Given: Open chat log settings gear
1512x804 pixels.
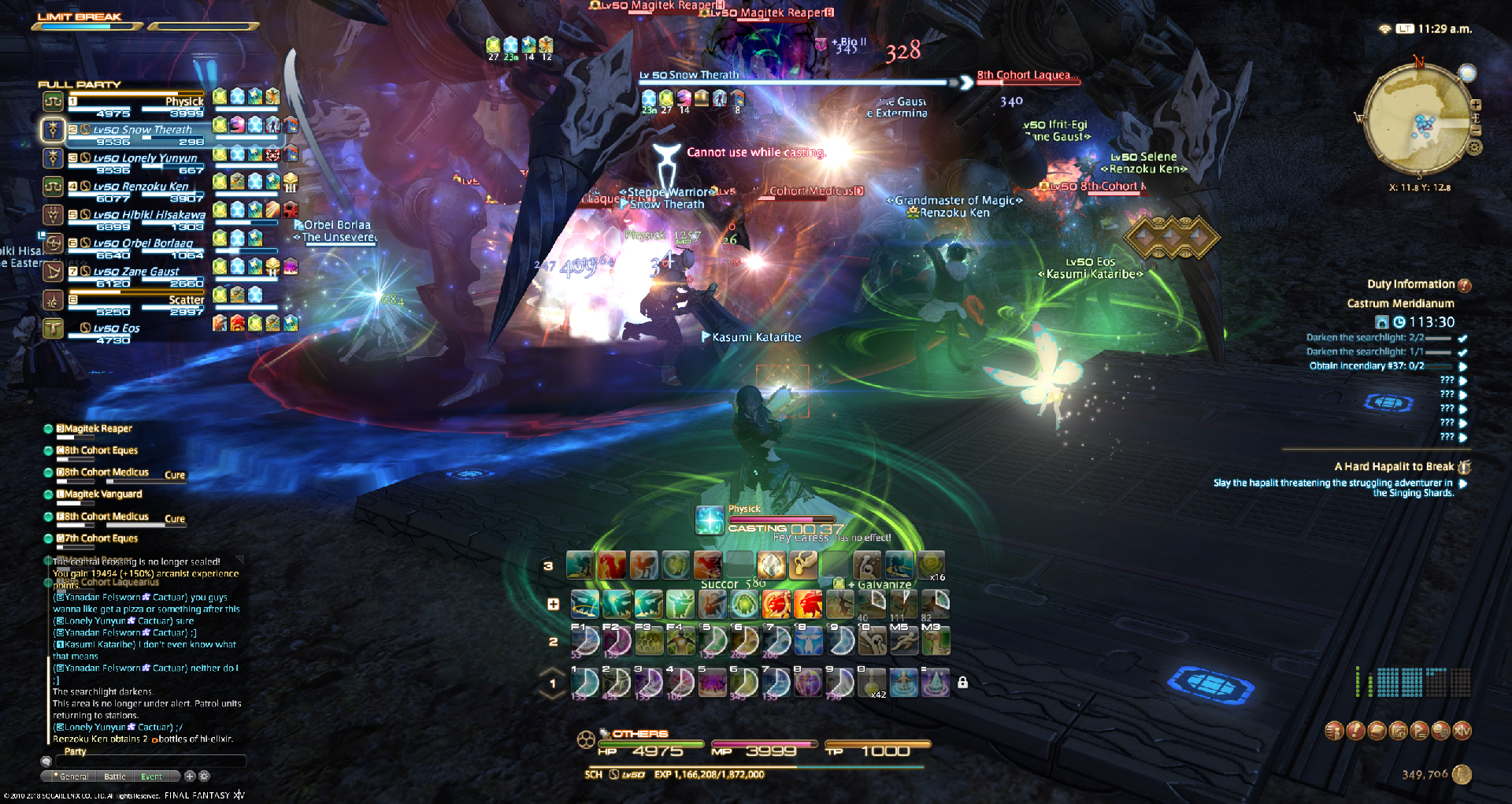Looking at the screenshot, I should [x=204, y=776].
